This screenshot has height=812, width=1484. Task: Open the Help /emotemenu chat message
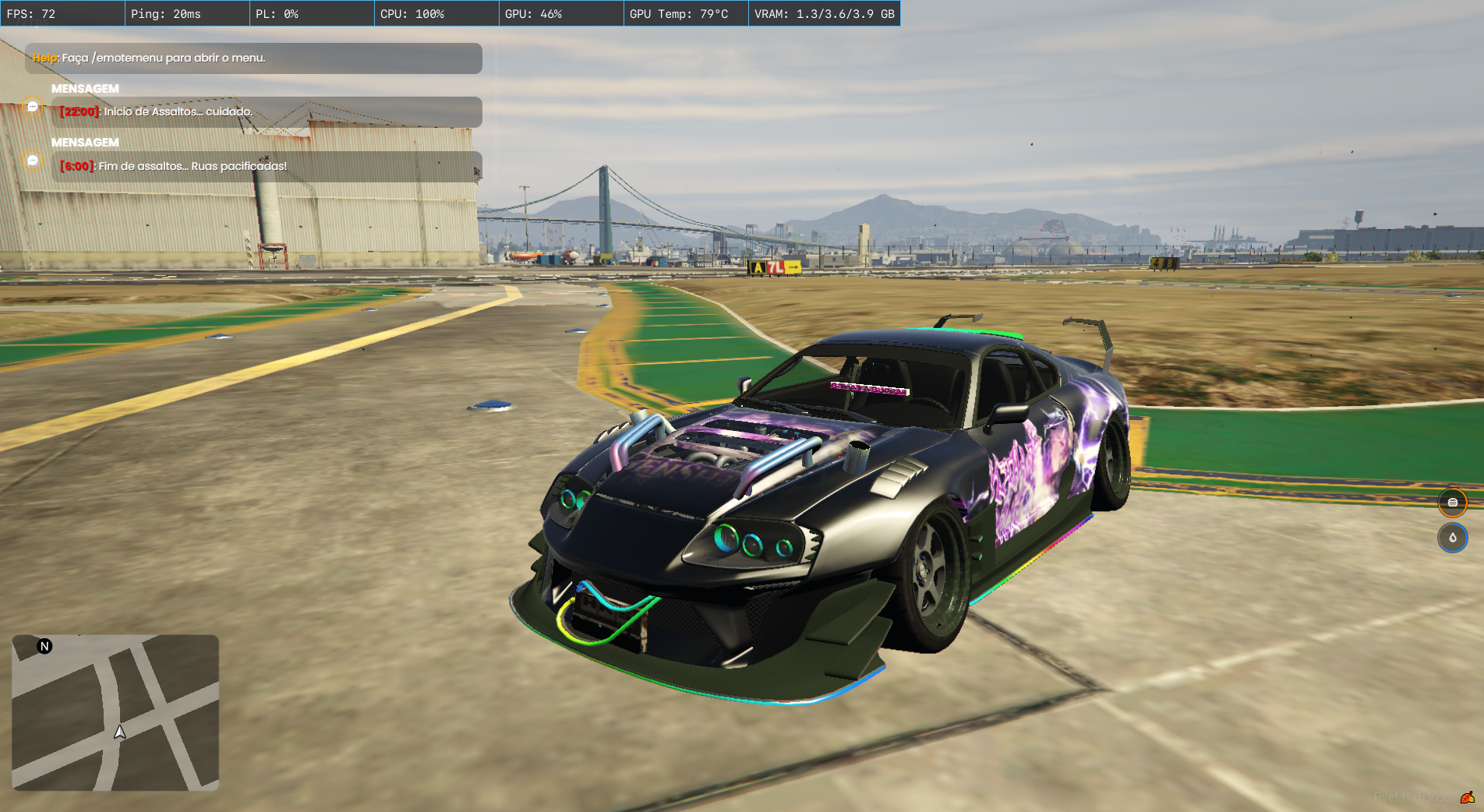click(253, 58)
